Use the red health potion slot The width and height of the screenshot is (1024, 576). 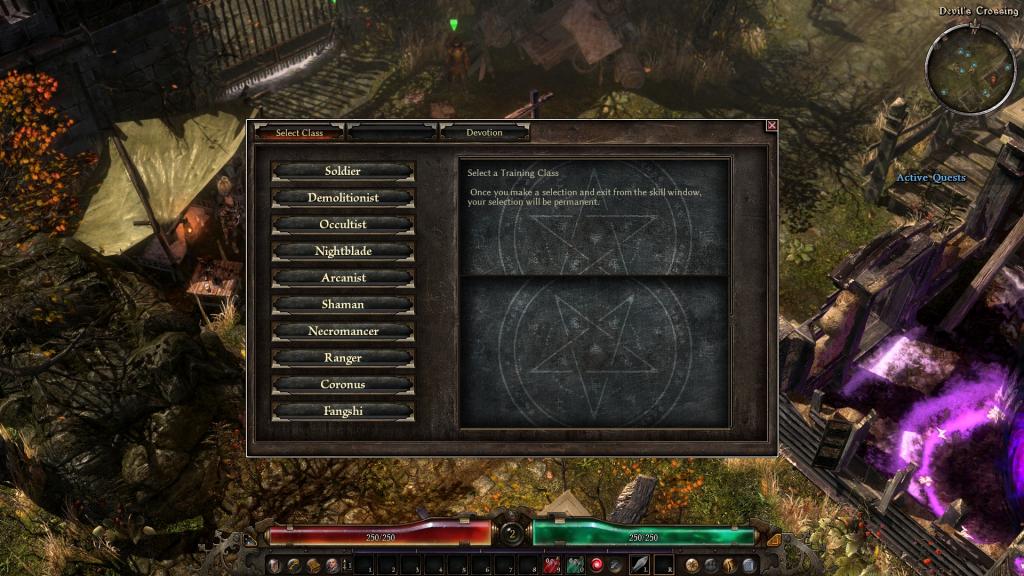coord(552,566)
